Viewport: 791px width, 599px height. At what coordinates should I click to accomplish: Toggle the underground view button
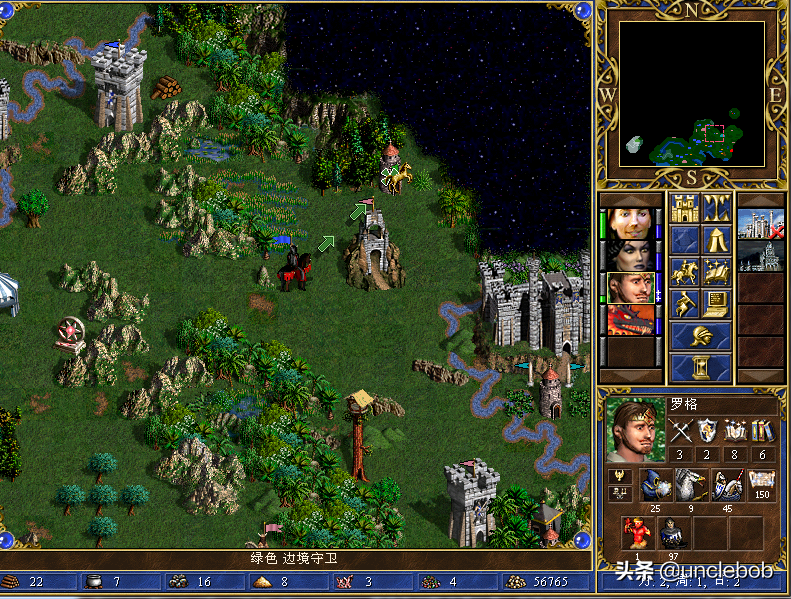(x=716, y=209)
